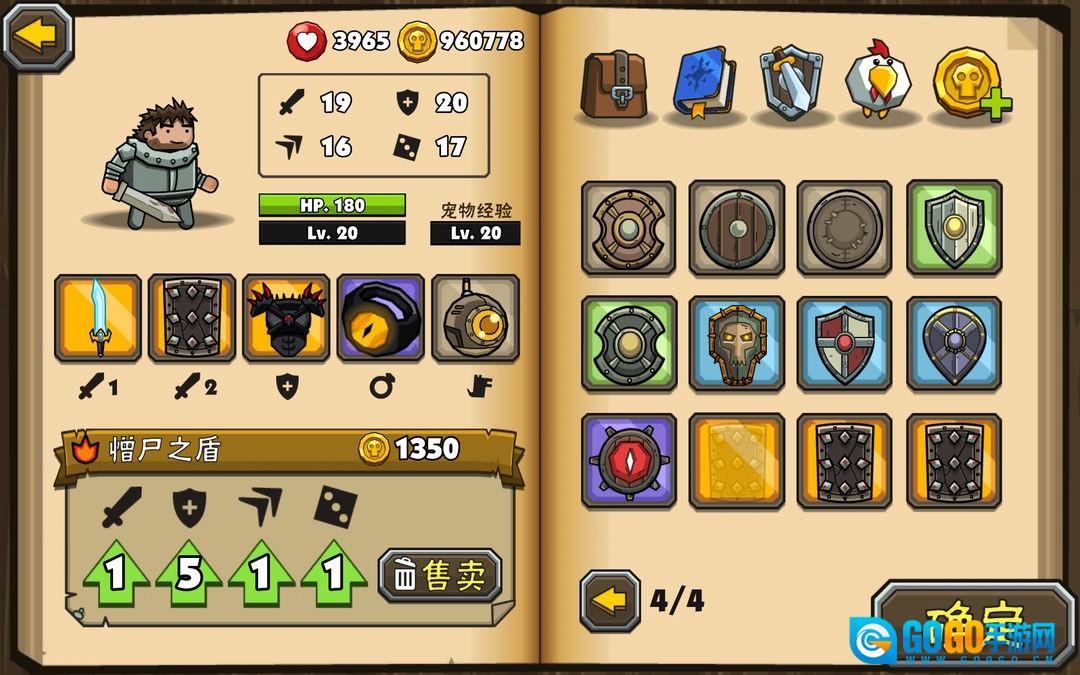1080x675 pixels.
Task: Choose the skull mask shield in inventory
Action: point(737,344)
